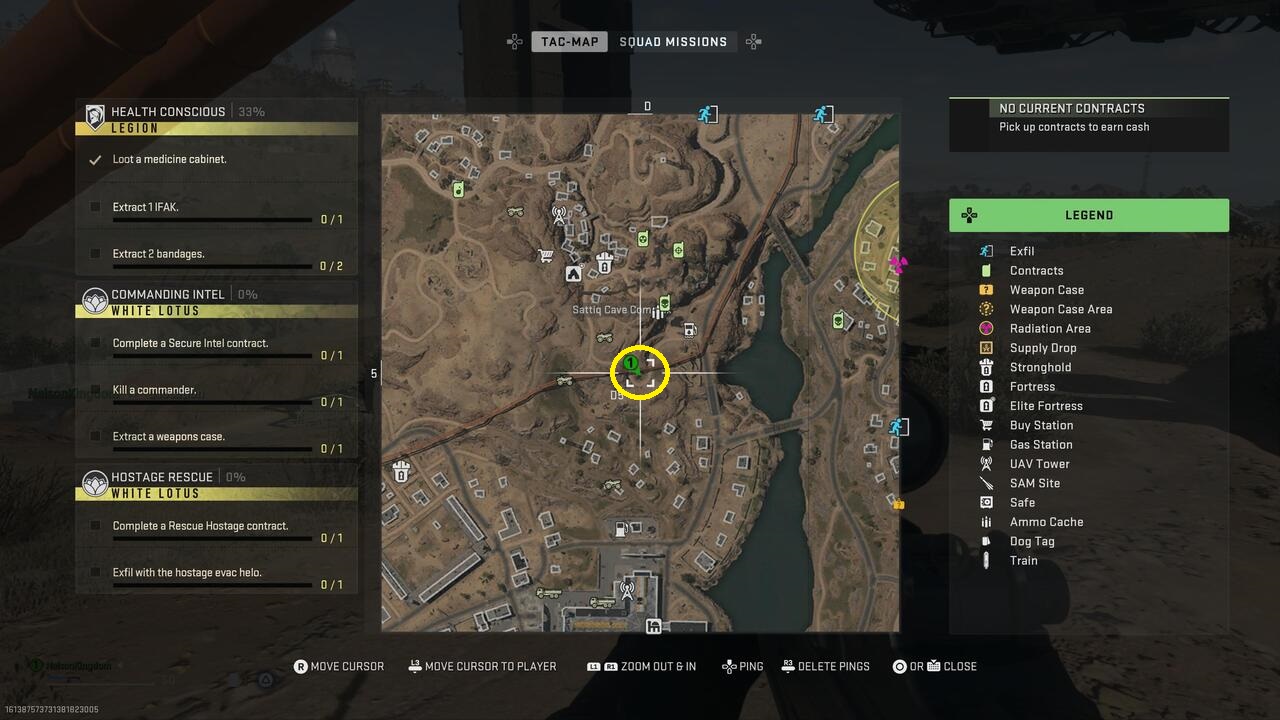
Task: Click the blue Exfil runner icon at the map's top
Action: [x=708, y=114]
